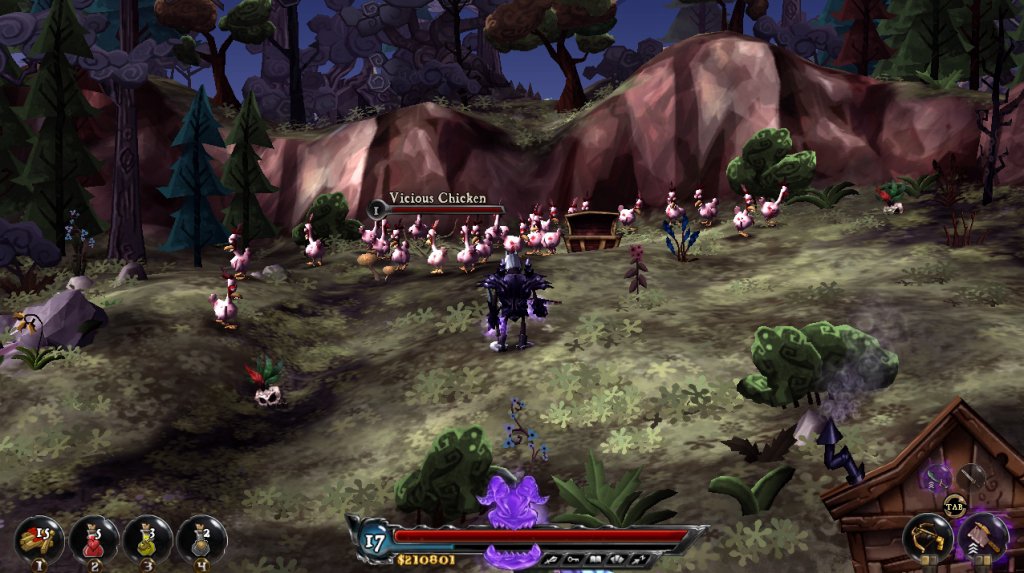
Task: Open the book journal icon
Action: tap(594, 558)
